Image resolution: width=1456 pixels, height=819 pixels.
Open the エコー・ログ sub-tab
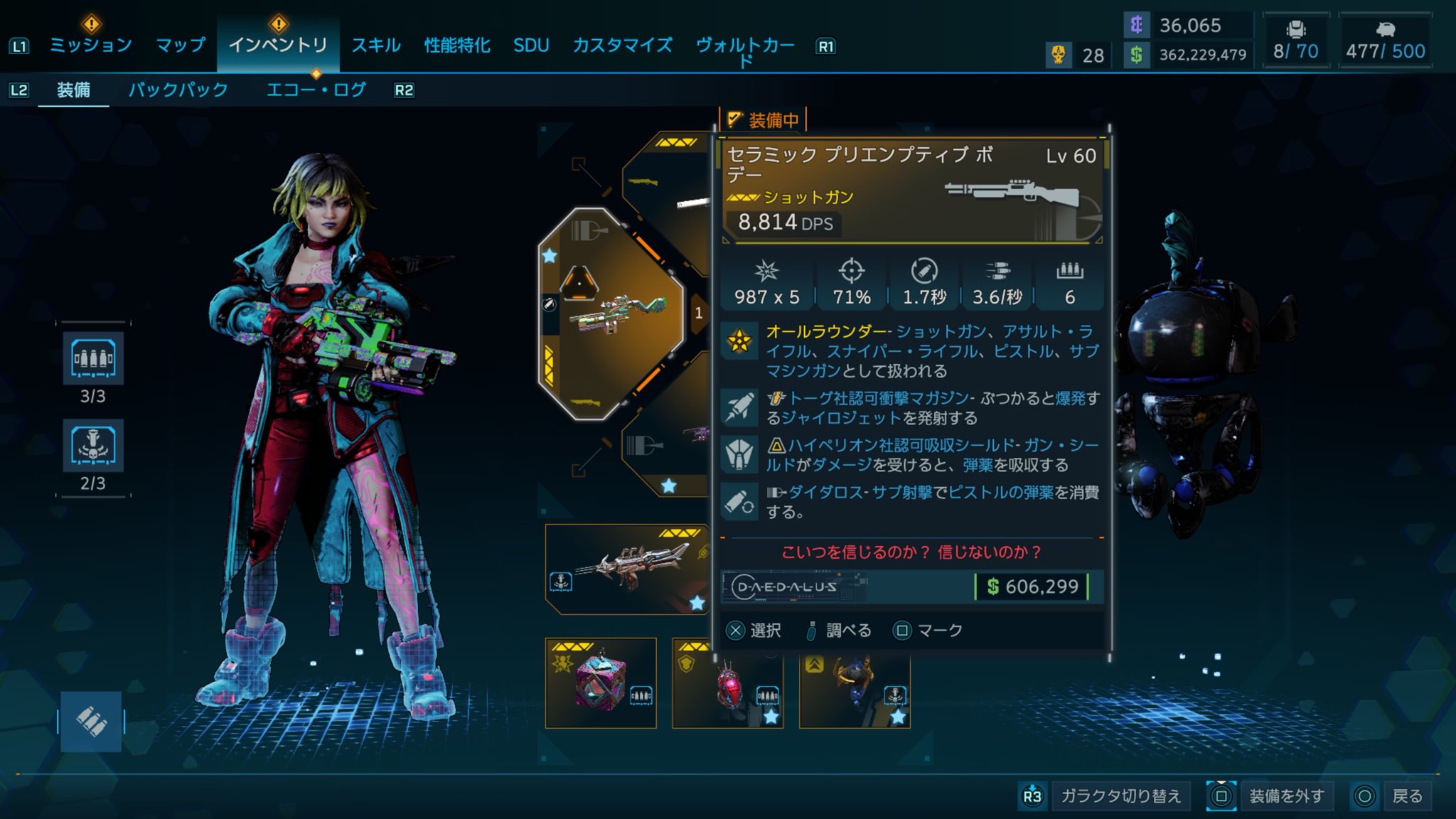[x=316, y=90]
